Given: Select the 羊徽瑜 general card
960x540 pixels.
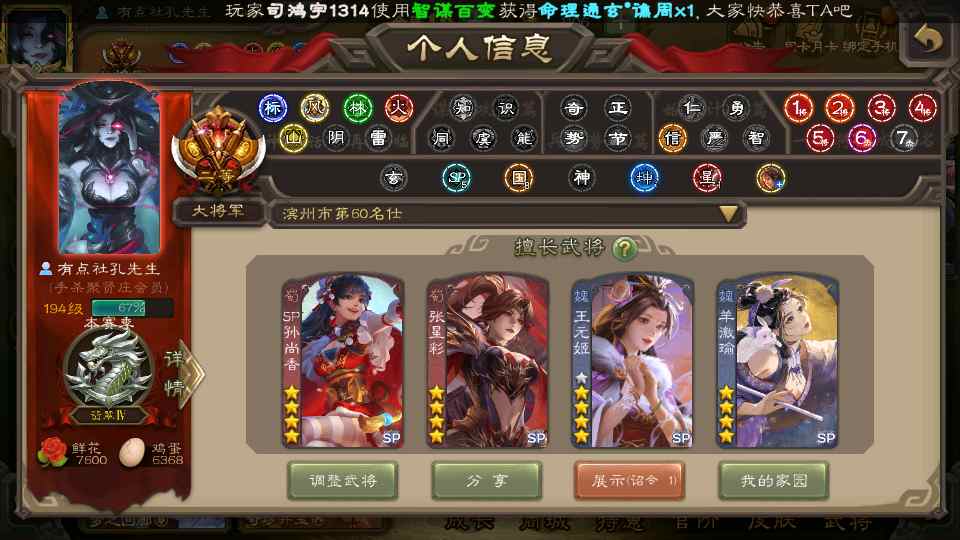Looking at the screenshot, I should click(776, 360).
